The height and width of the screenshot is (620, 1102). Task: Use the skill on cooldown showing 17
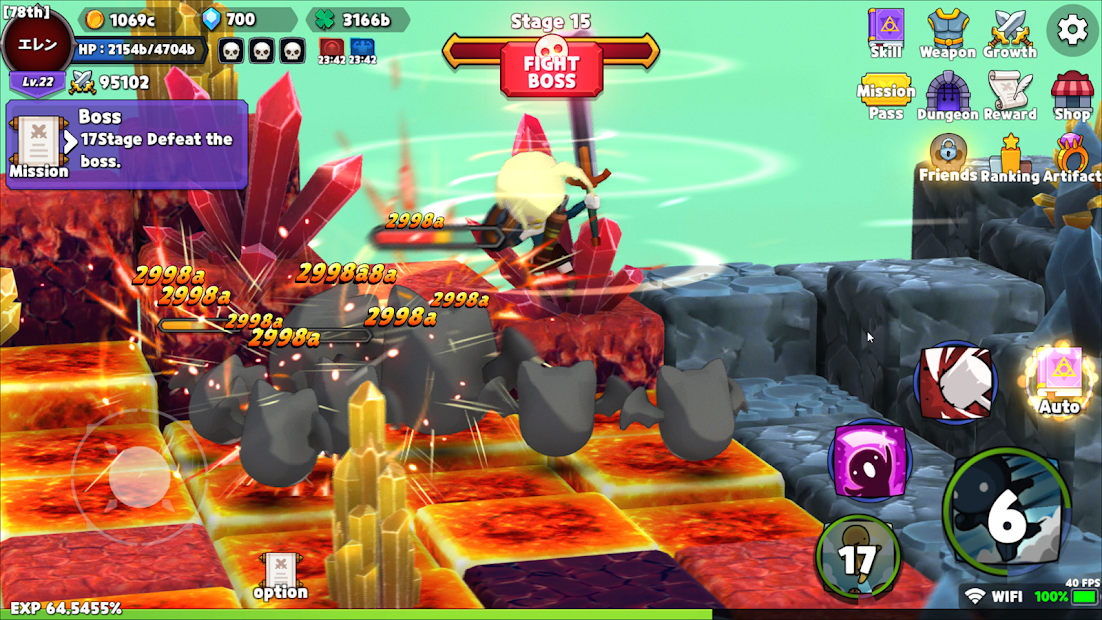pyautogui.click(x=857, y=556)
